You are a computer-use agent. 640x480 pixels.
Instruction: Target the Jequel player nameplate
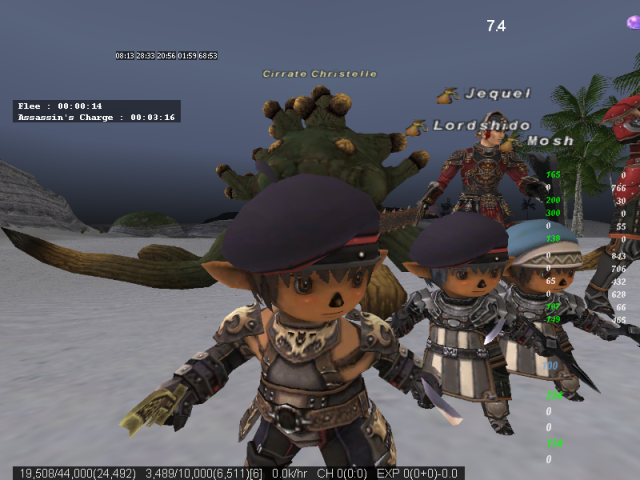pos(497,94)
